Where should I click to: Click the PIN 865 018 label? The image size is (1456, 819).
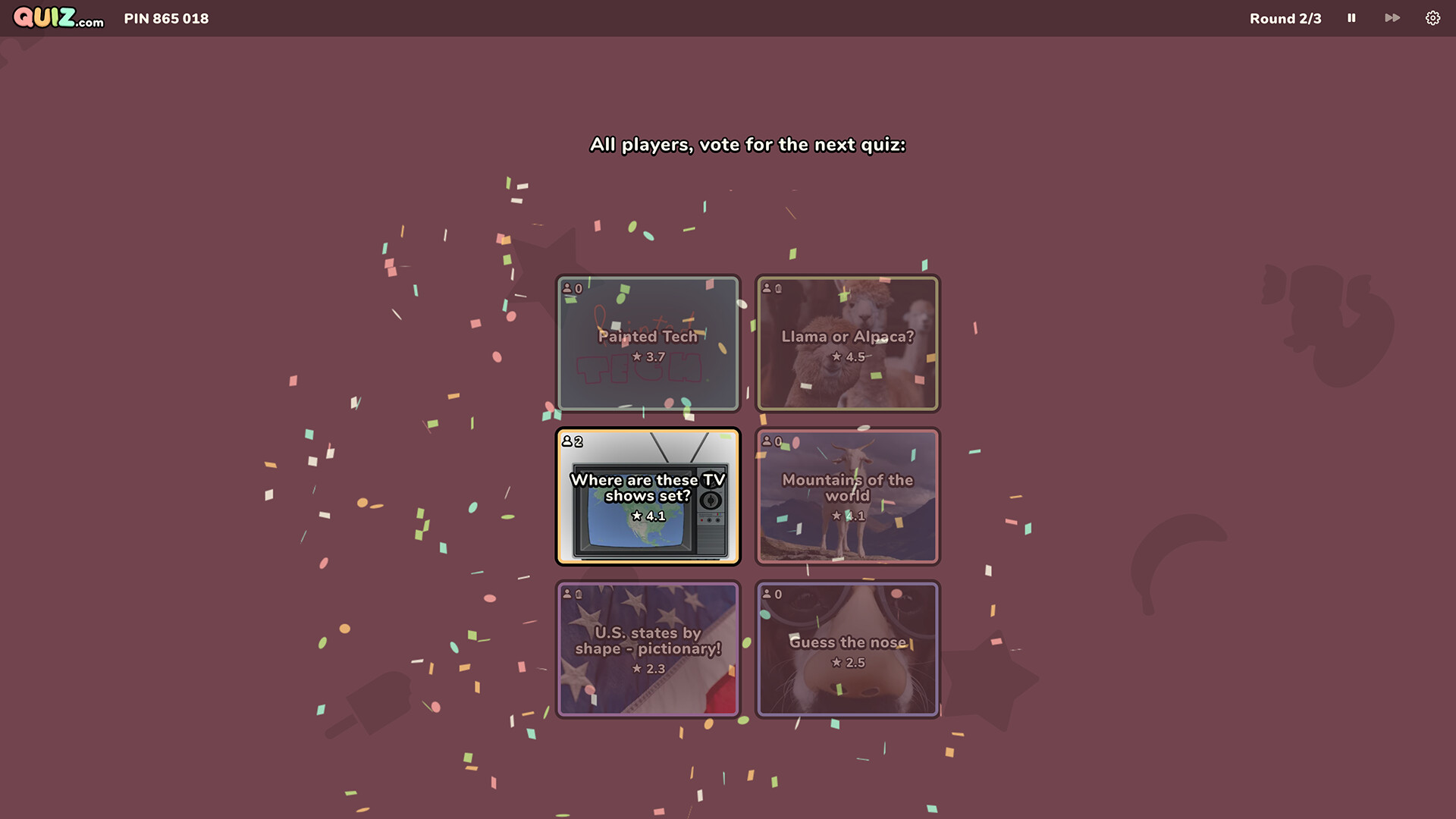pyautogui.click(x=166, y=18)
